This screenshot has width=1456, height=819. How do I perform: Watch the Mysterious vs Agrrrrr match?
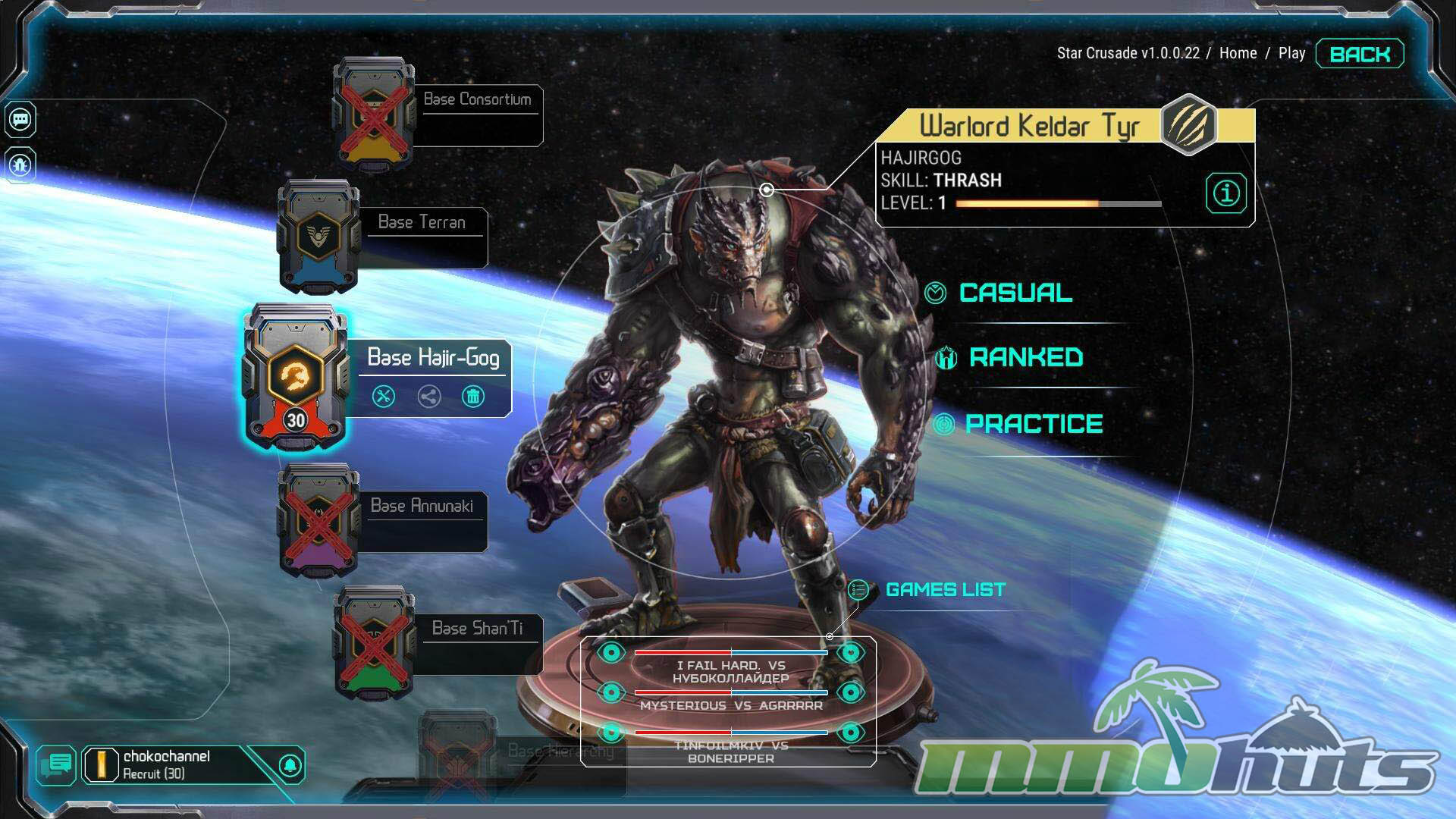click(x=611, y=692)
